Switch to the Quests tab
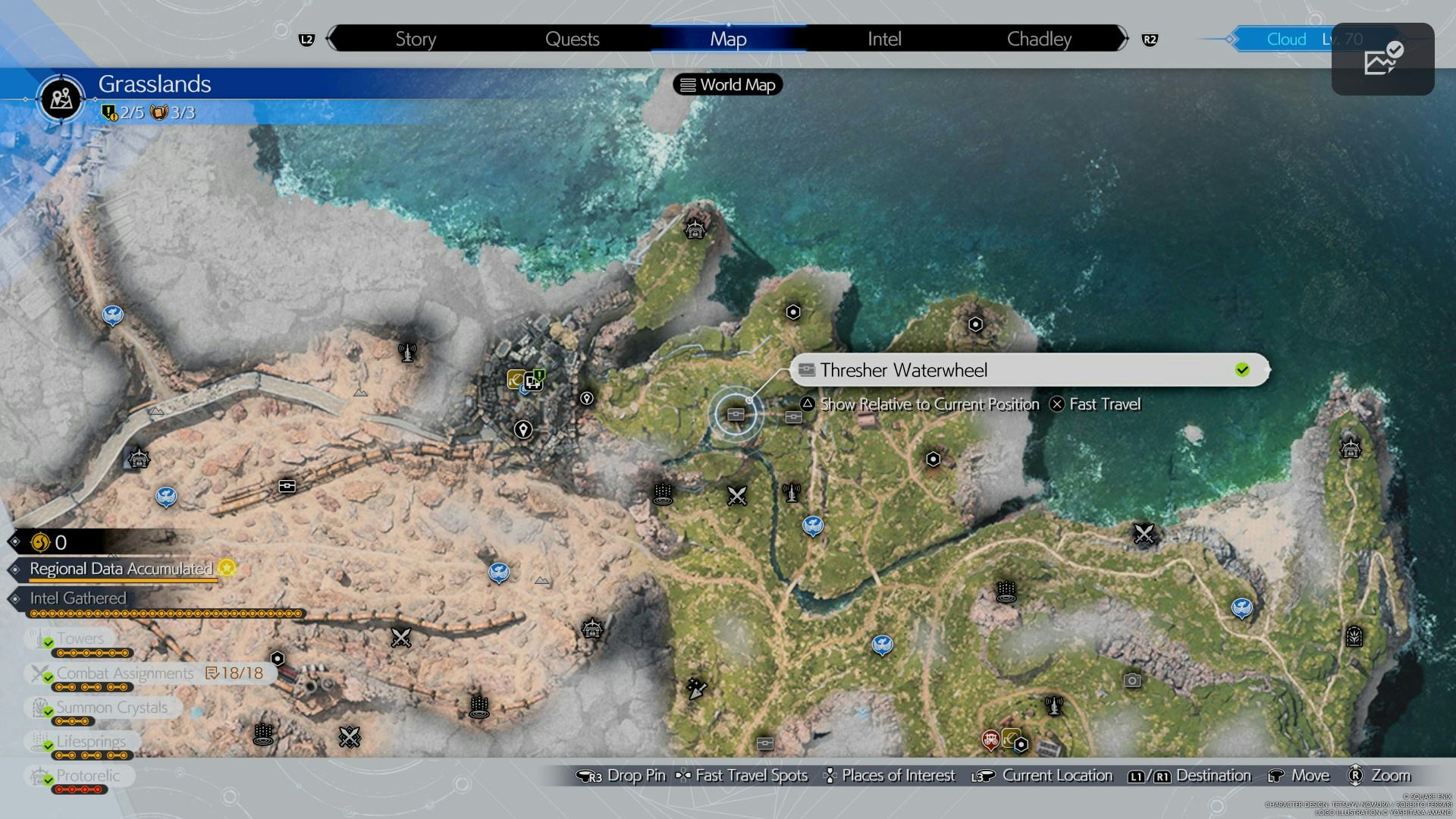 [571, 39]
